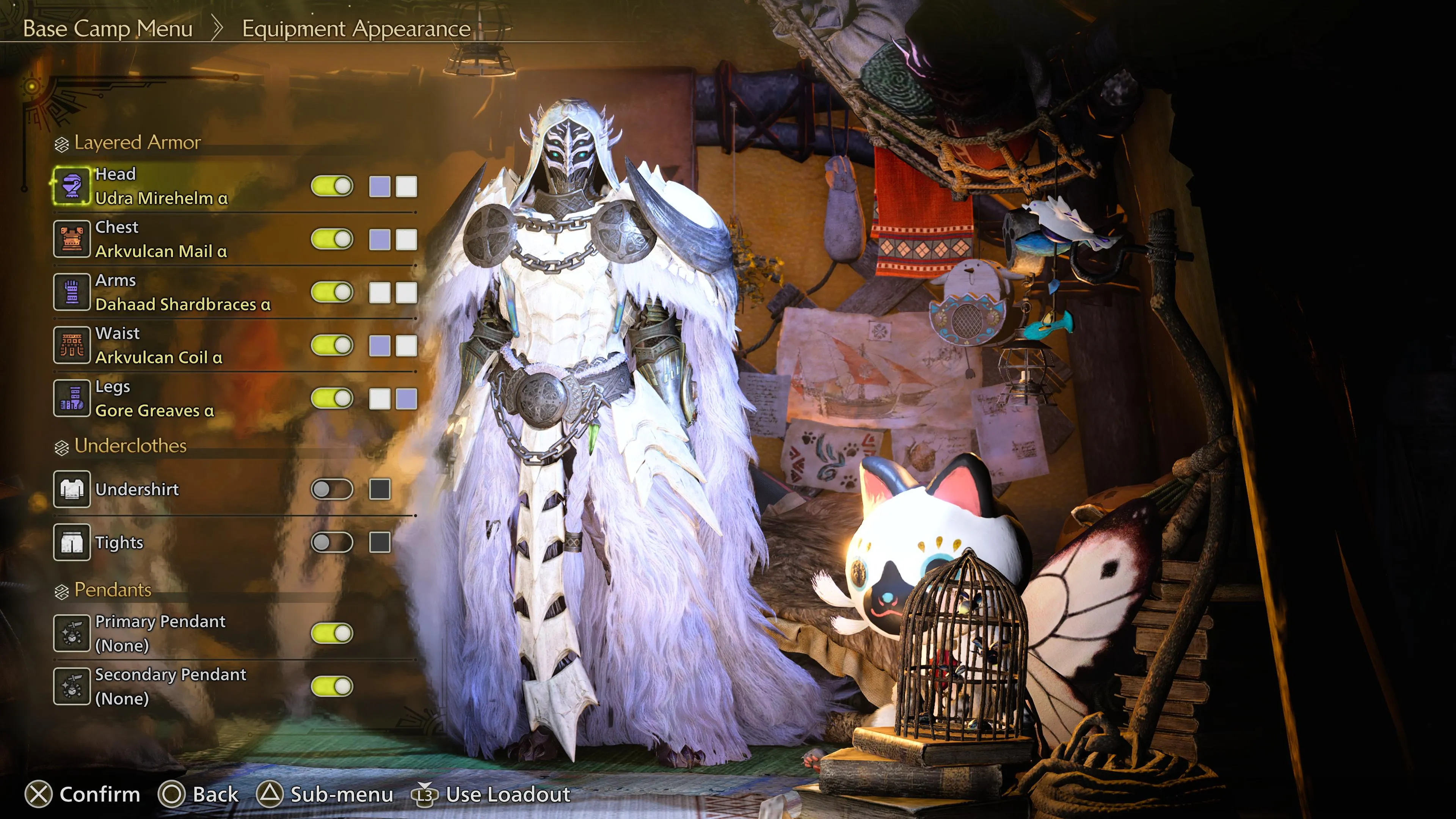The height and width of the screenshot is (819, 1456).
Task: Select the Waist Arkvulcan Coil α row
Action: pos(158,345)
